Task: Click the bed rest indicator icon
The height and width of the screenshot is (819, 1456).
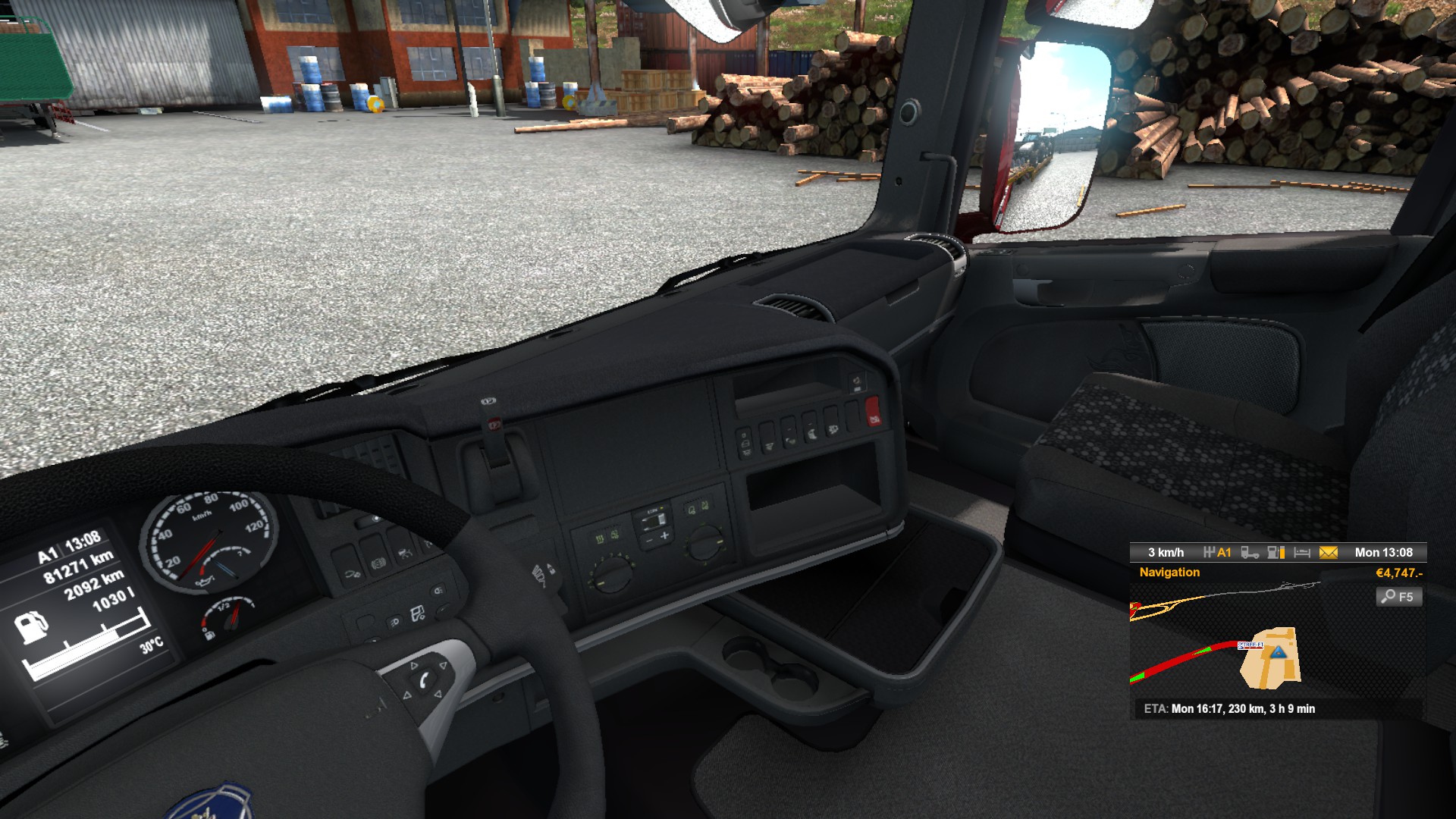Action: tap(1302, 553)
